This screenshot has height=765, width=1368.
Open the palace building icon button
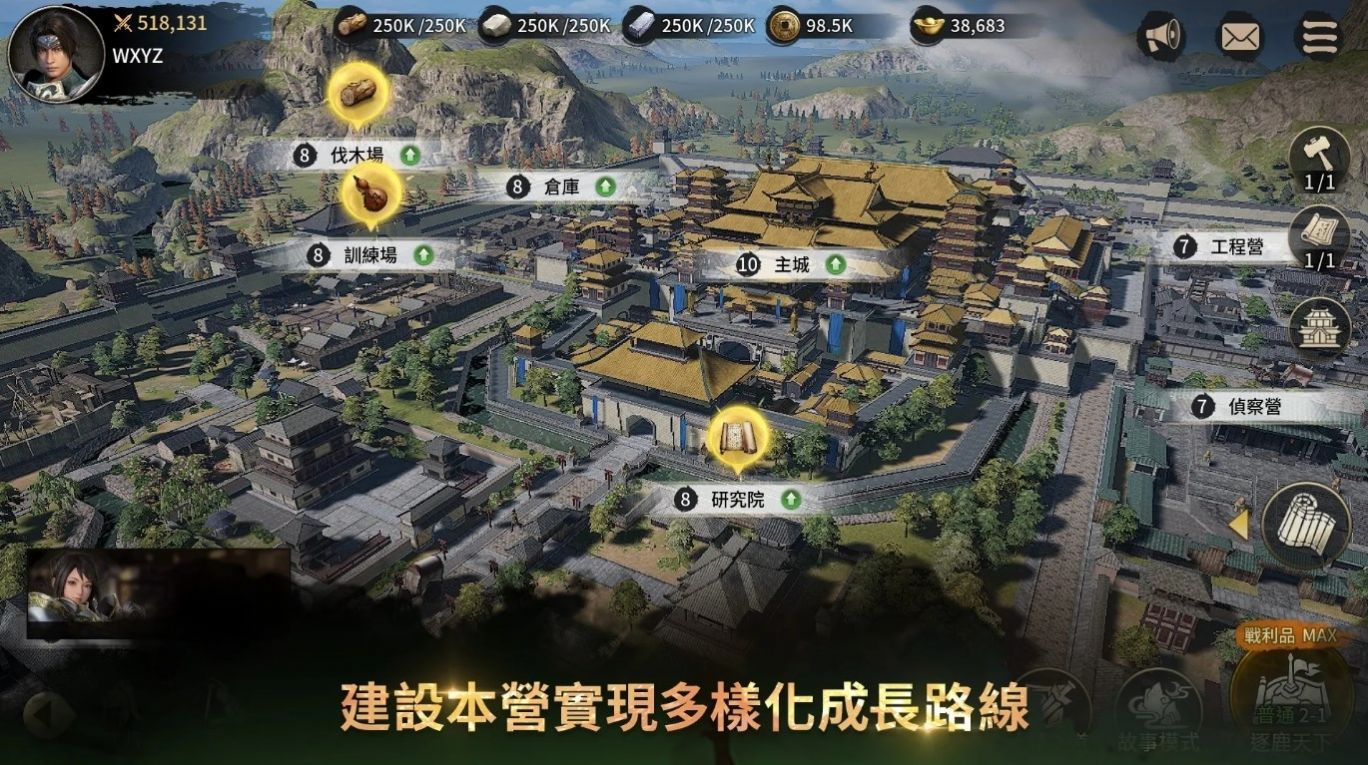[x=1319, y=325]
